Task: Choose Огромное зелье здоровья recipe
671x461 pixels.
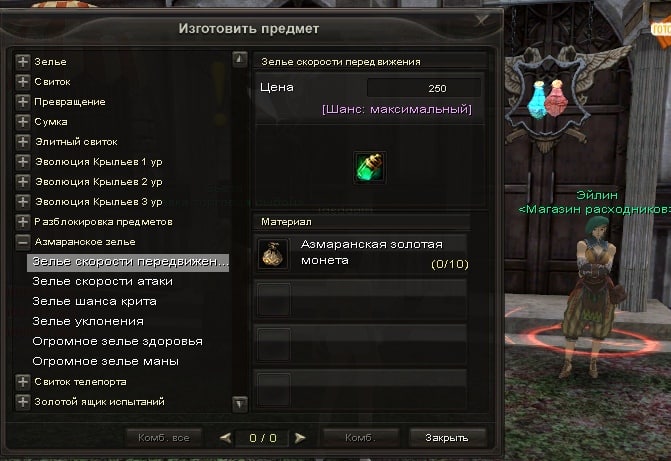Action: tap(118, 341)
